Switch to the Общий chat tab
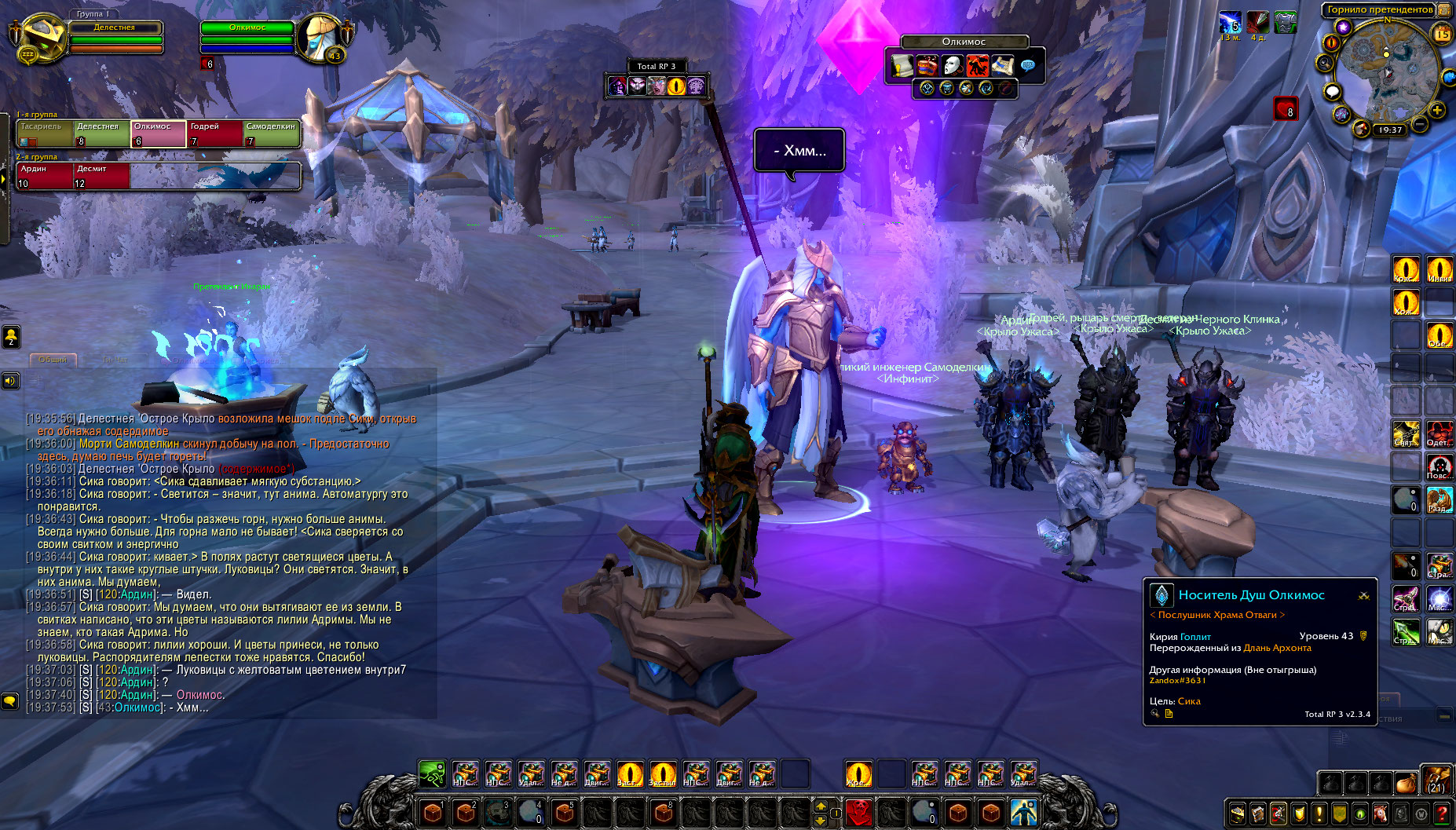The width and height of the screenshot is (1456, 830). 53,359
